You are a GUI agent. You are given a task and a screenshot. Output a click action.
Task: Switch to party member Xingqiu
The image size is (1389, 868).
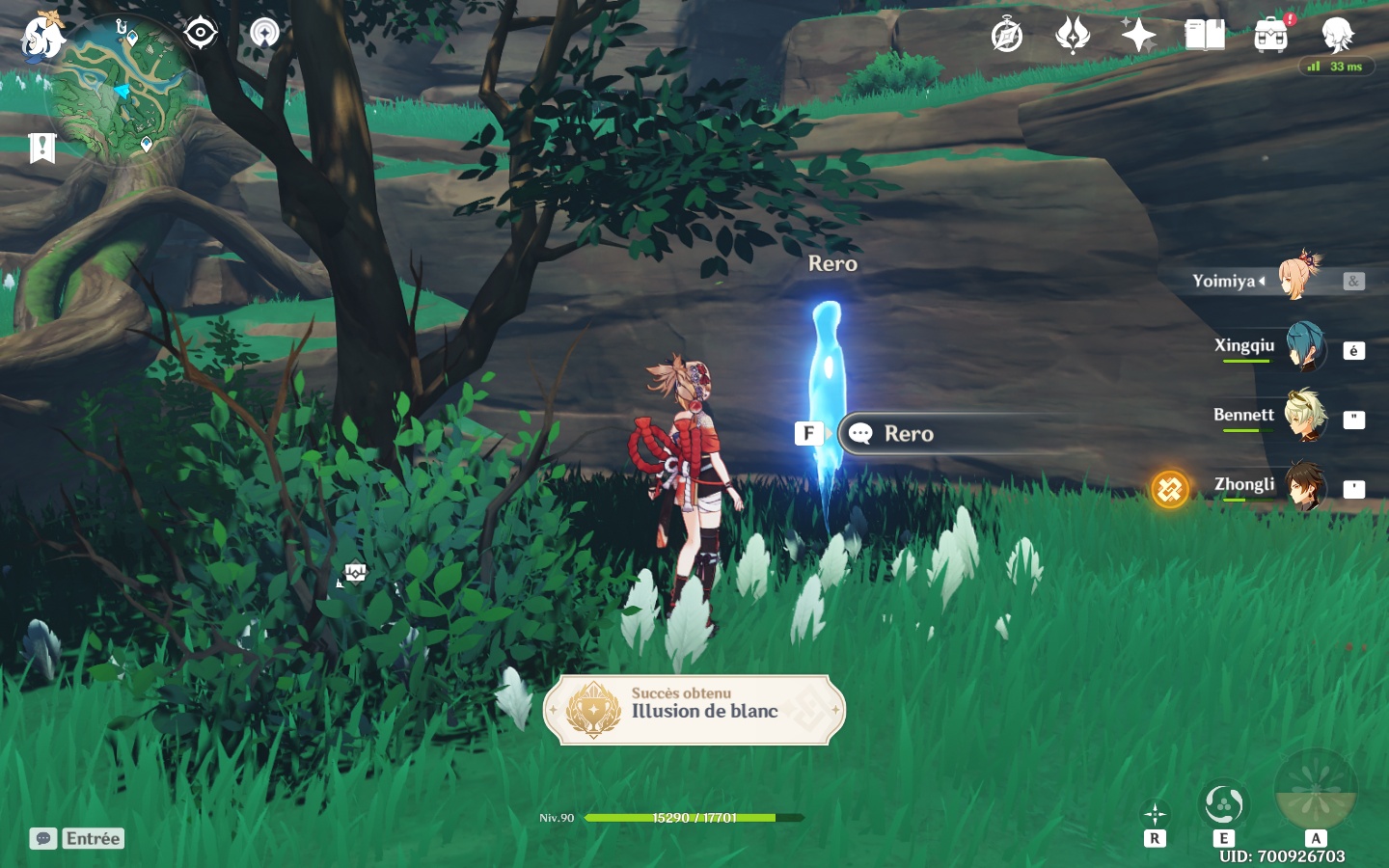tap(1271, 347)
